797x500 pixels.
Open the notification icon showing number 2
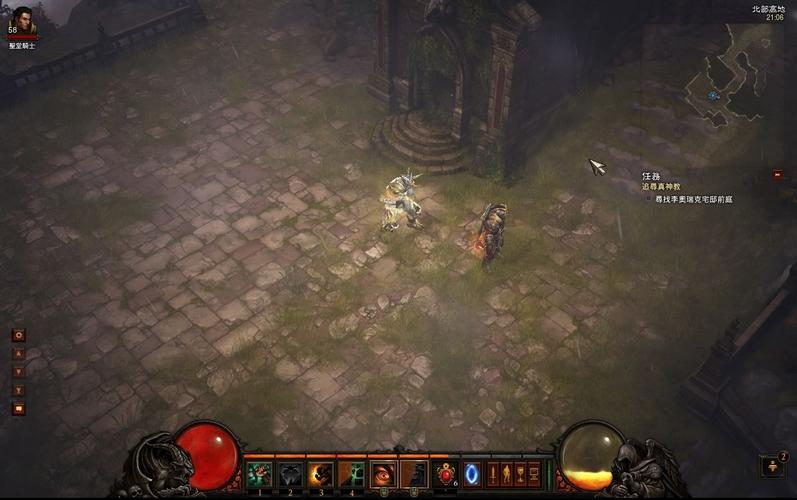[773, 466]
